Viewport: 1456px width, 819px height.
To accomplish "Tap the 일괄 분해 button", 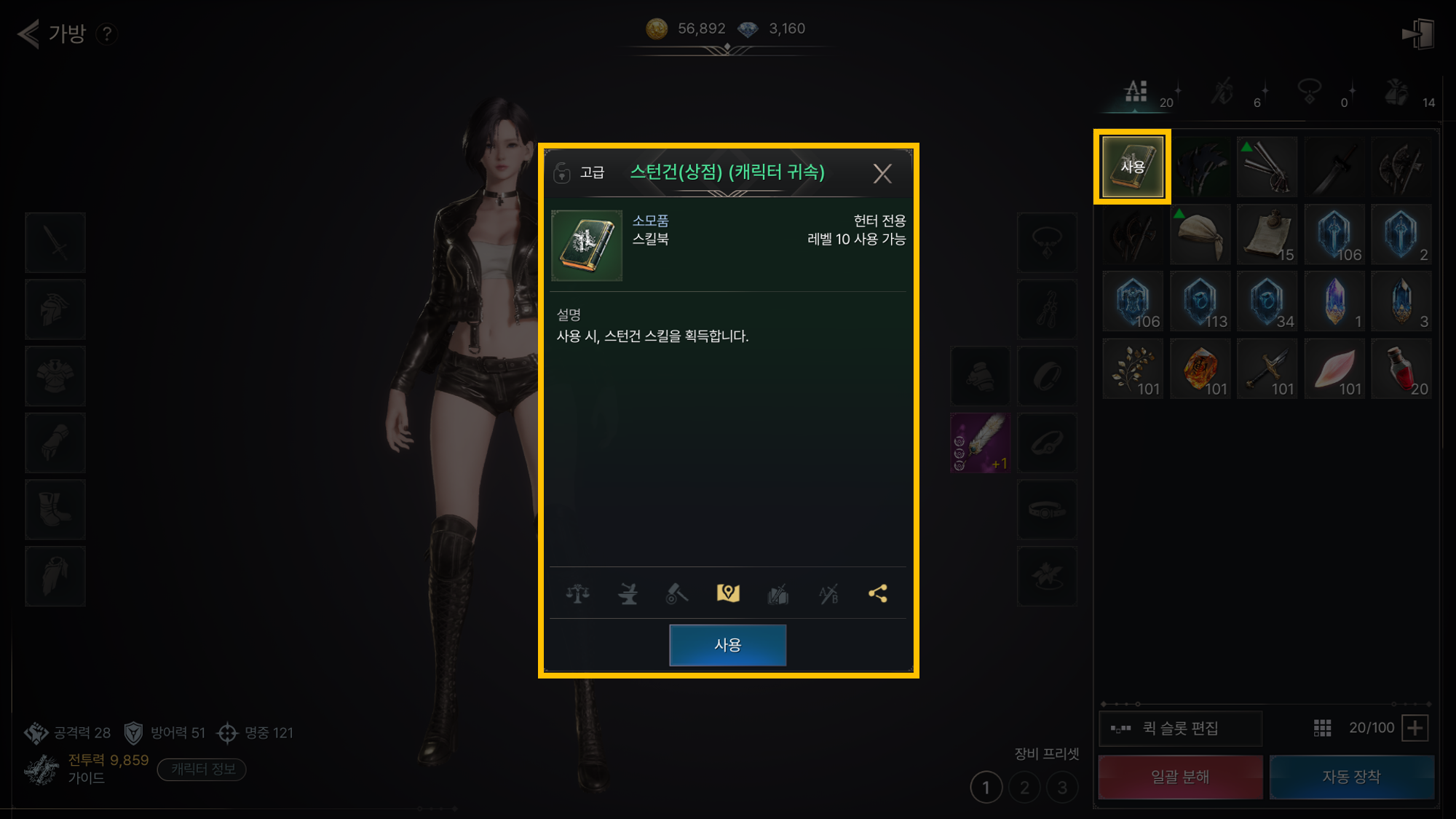I will (1180, 777).
